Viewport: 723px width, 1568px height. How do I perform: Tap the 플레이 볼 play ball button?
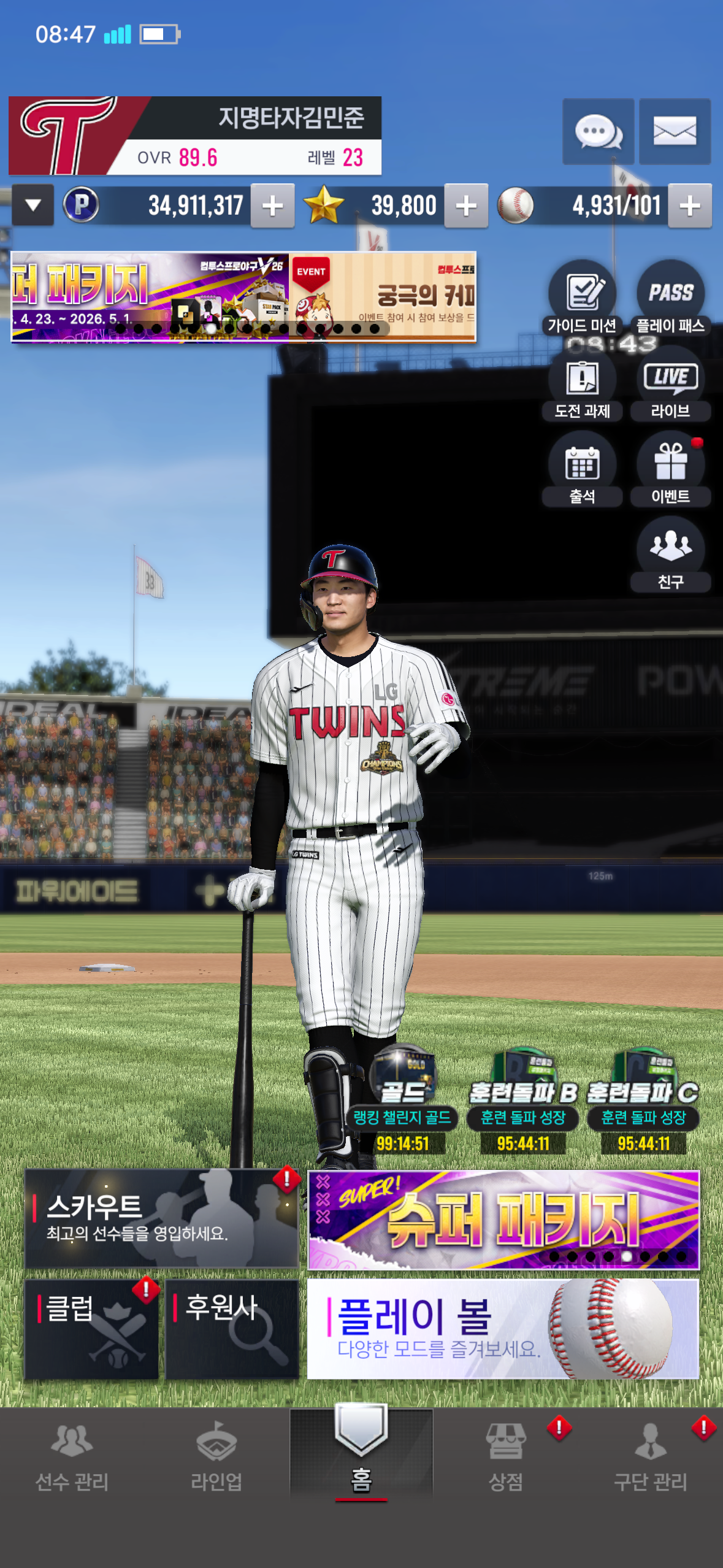click(x=503, y=1329)
